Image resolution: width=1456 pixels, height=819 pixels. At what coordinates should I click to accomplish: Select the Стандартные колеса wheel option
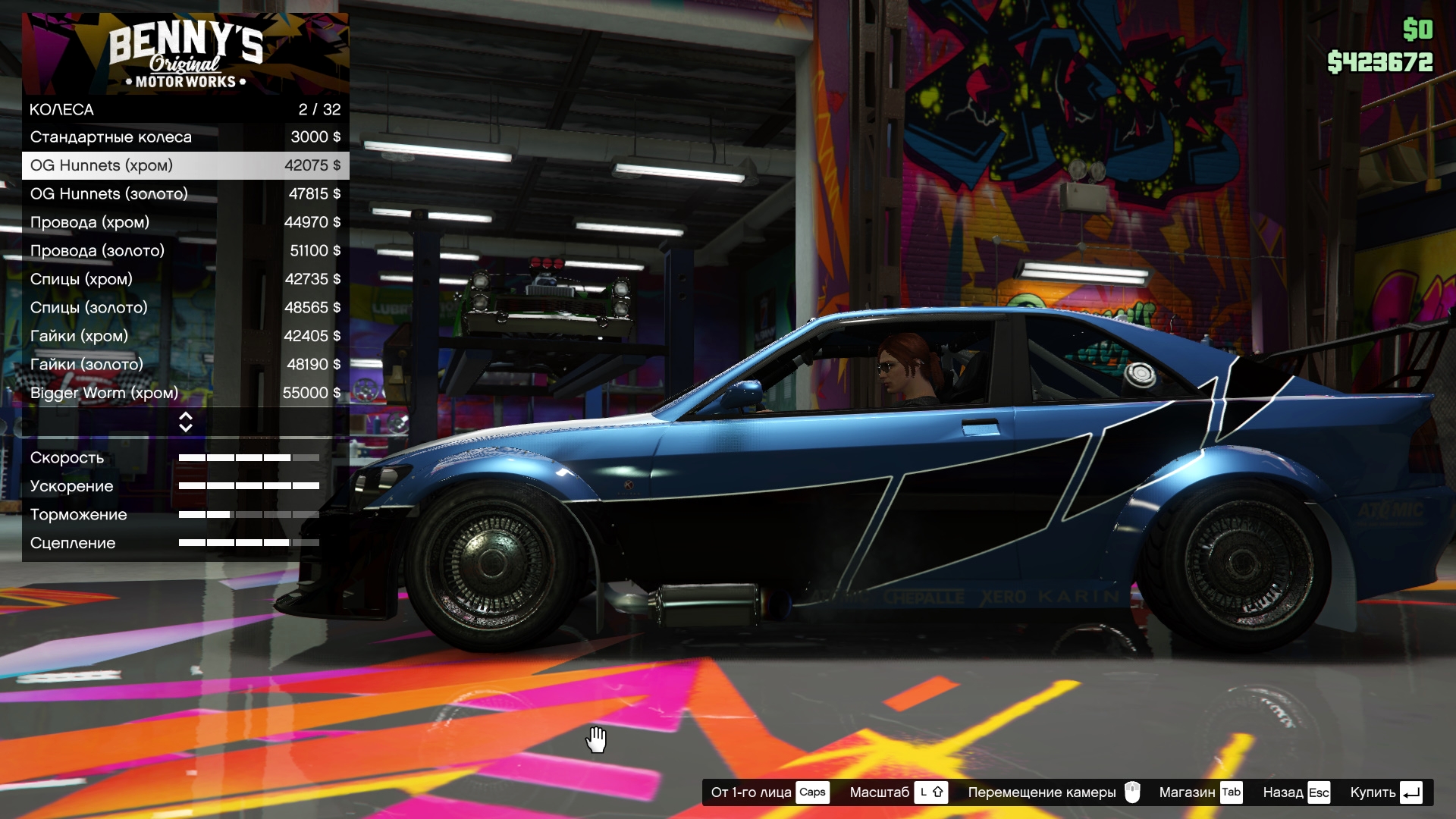pyautogui.click(x=185, y=137)
